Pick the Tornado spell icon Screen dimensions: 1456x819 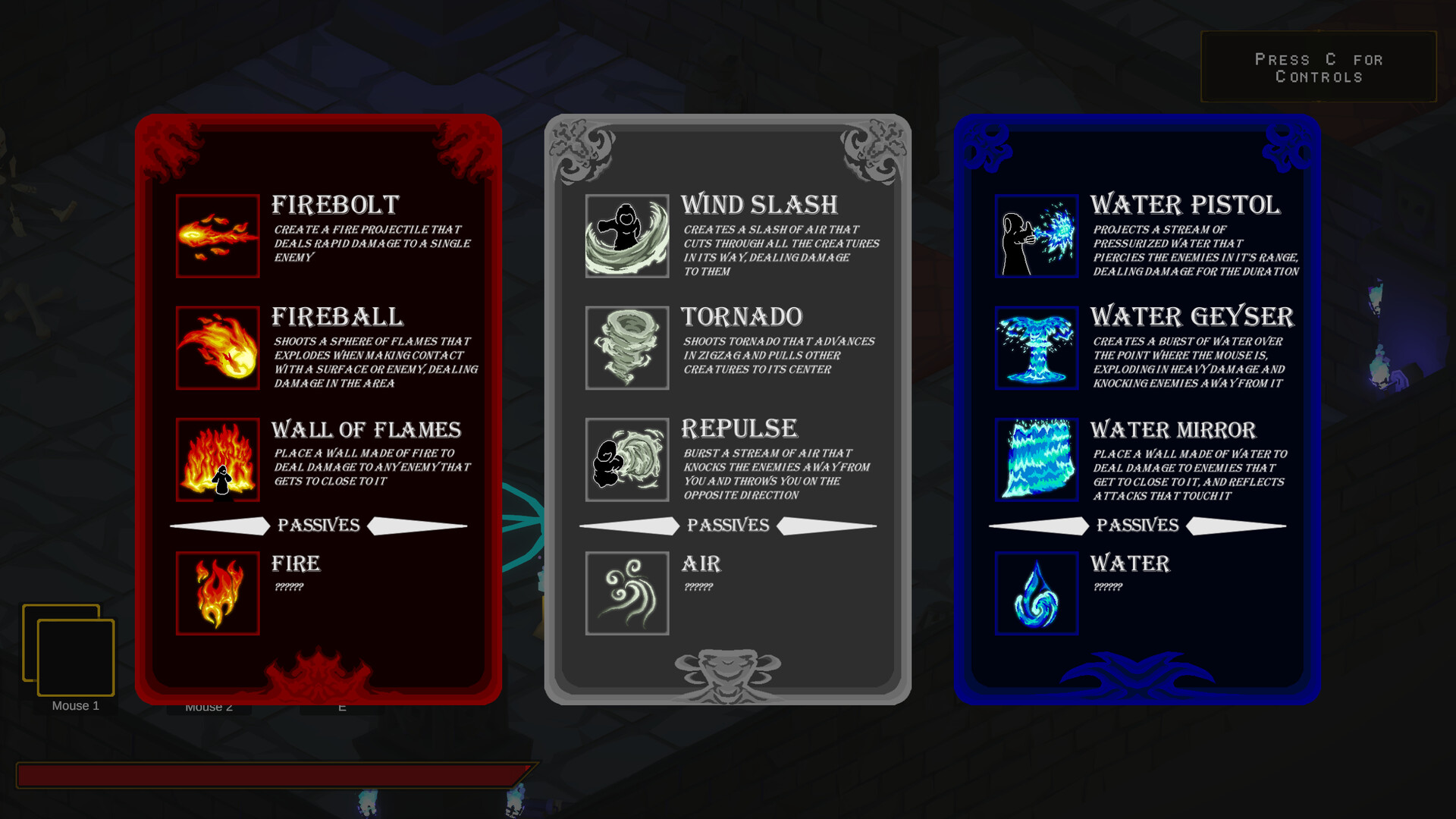[627, 348]
